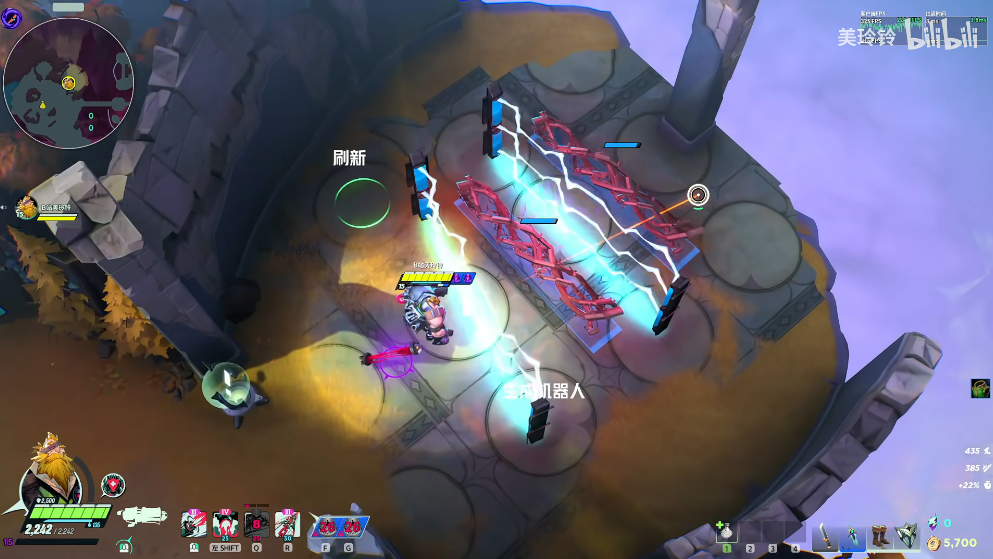Viewport: 993px width, 559px height.
Task: Click the ability icon showing cooldown 8
Action: [256, 523]
